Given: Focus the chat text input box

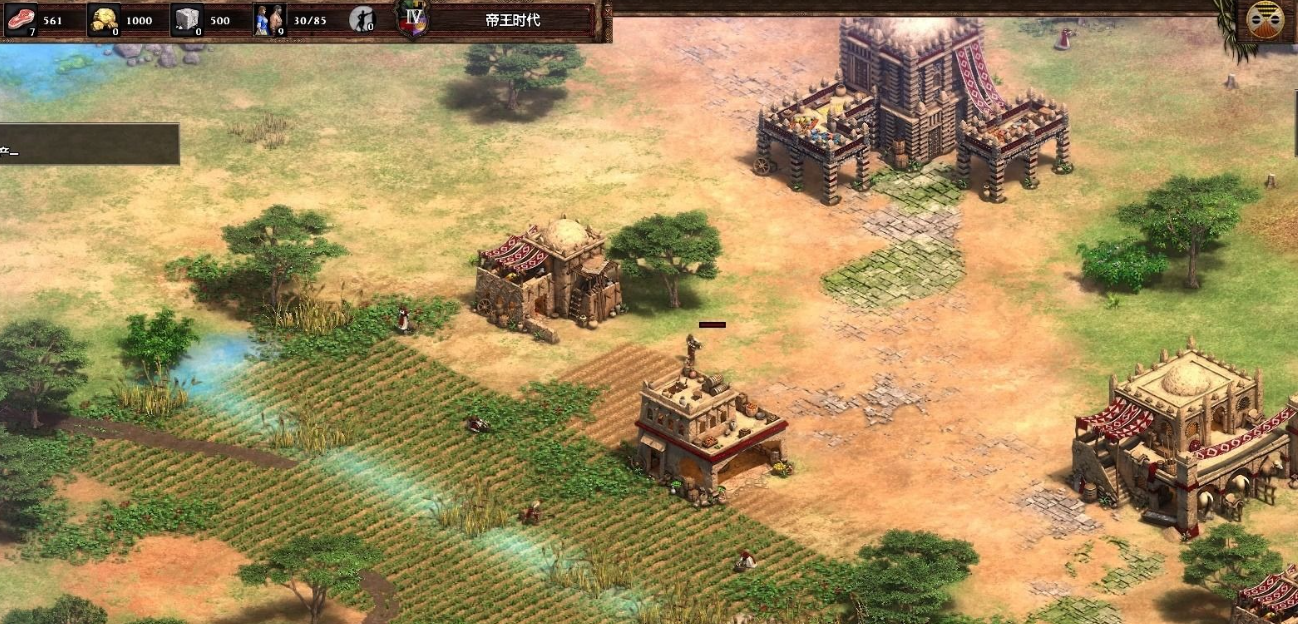Looking at the screenshot, I should tap(89, 144).
